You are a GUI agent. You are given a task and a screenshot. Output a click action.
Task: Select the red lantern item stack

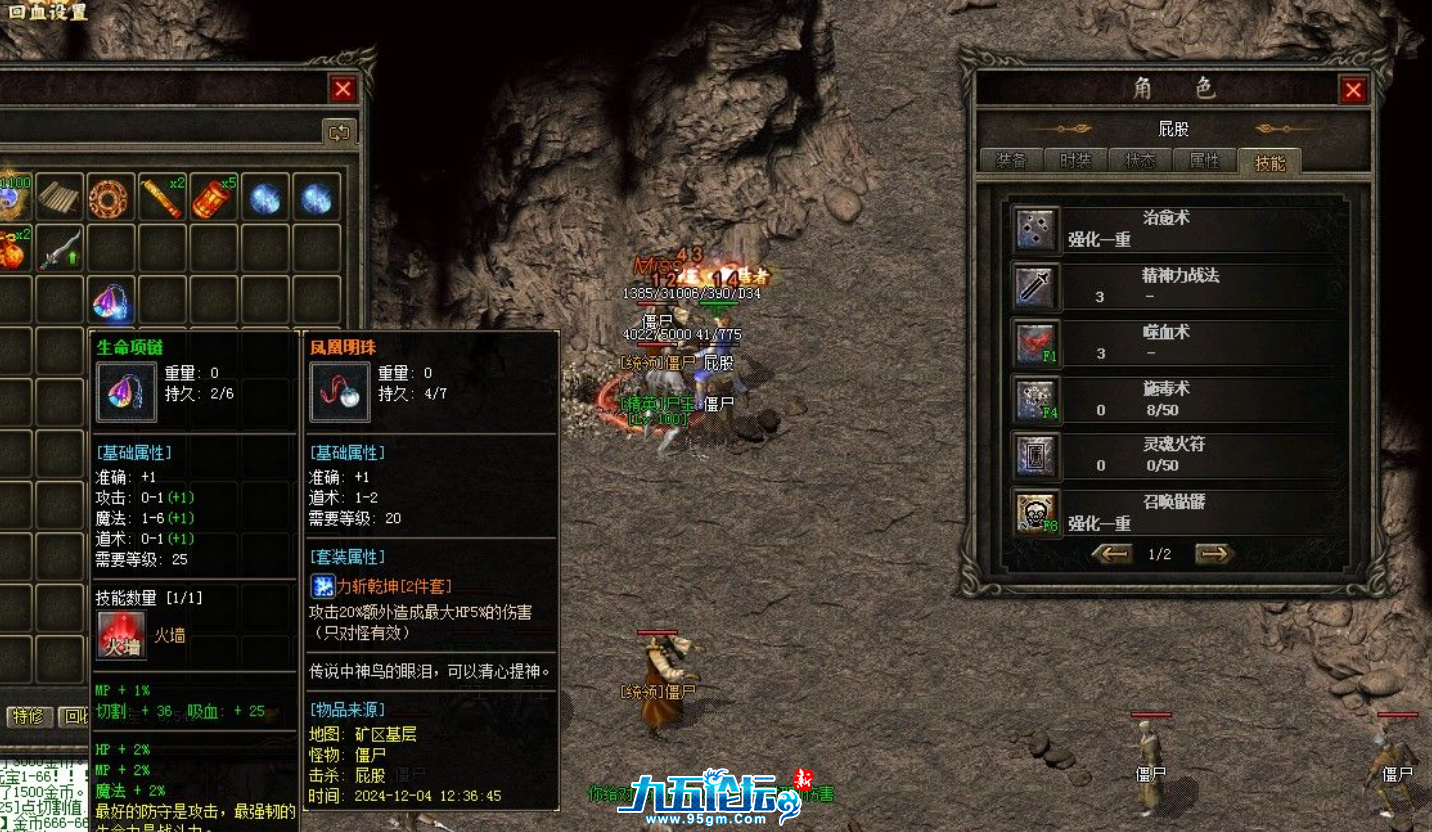(212, 198)
